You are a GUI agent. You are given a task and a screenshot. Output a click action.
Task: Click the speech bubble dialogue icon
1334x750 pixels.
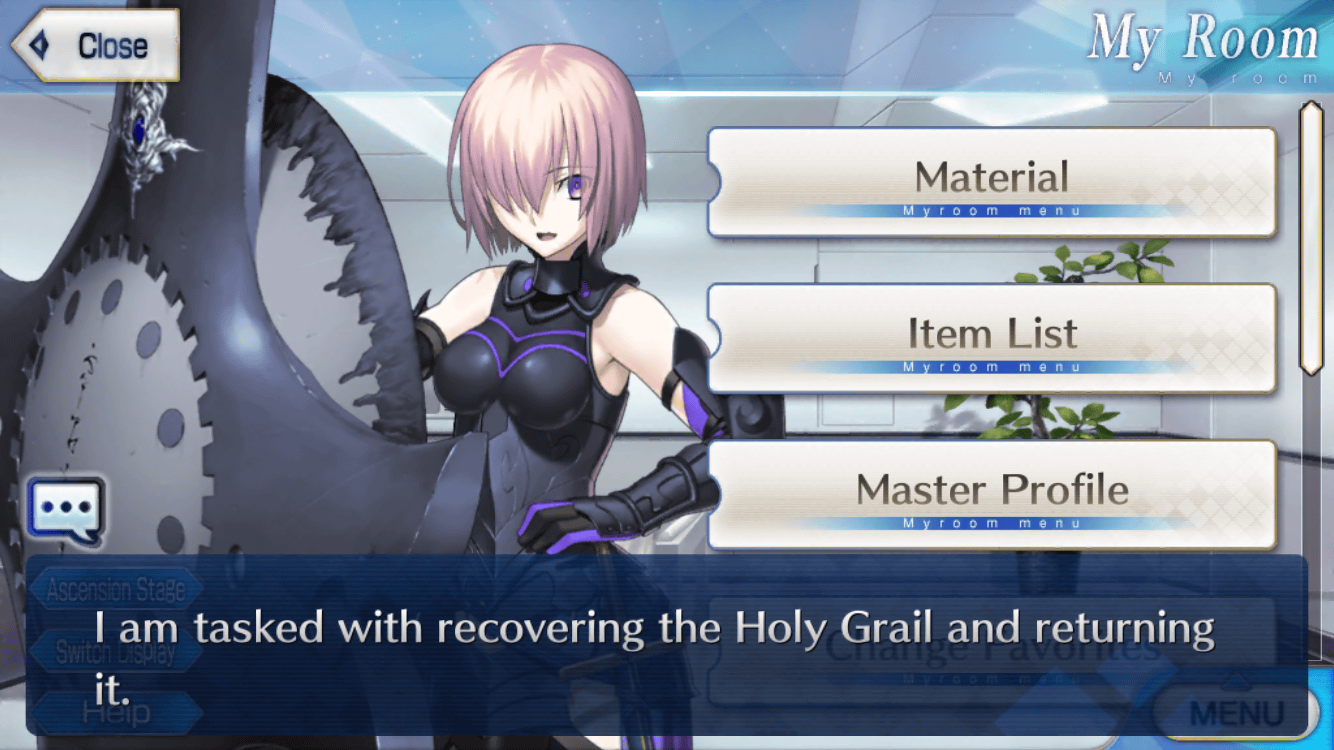point(66,510)
